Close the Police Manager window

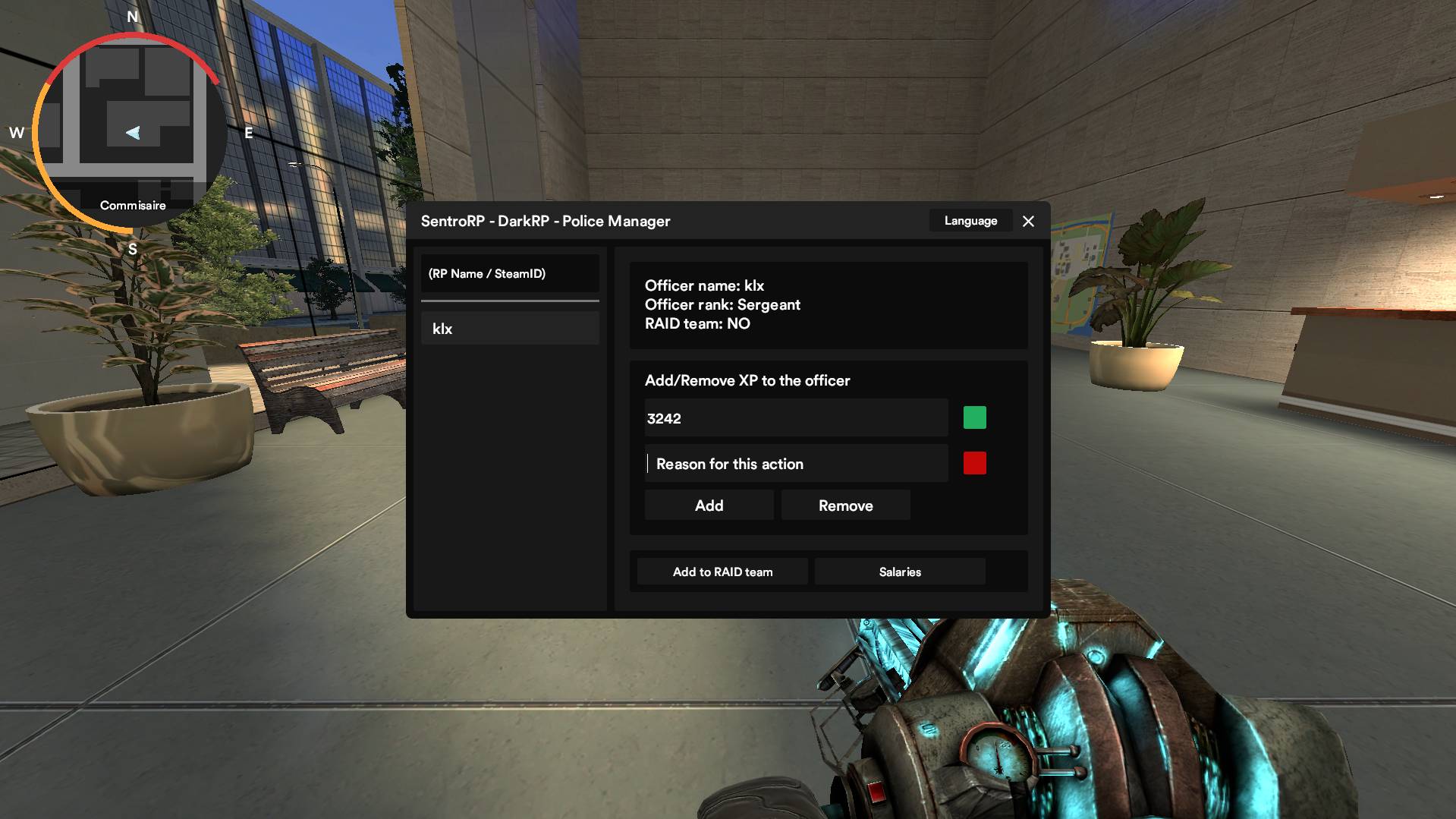1028,221
